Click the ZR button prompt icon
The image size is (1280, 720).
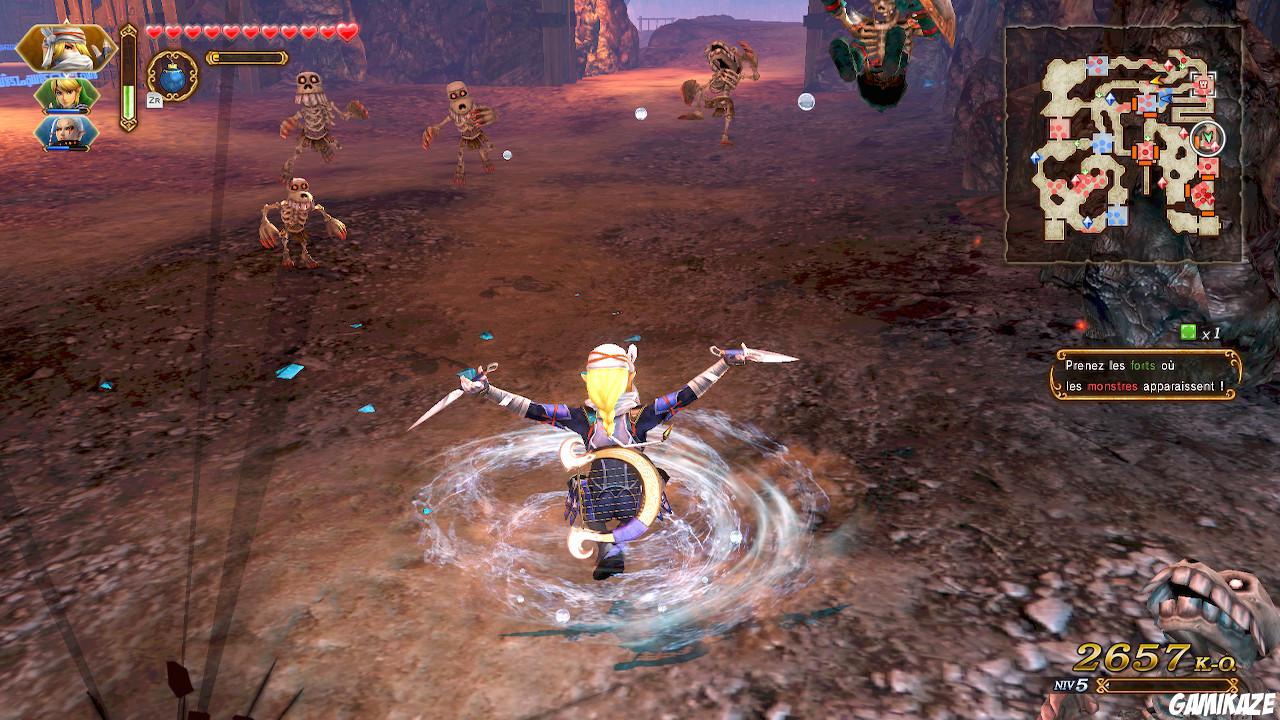pos(154,99)
